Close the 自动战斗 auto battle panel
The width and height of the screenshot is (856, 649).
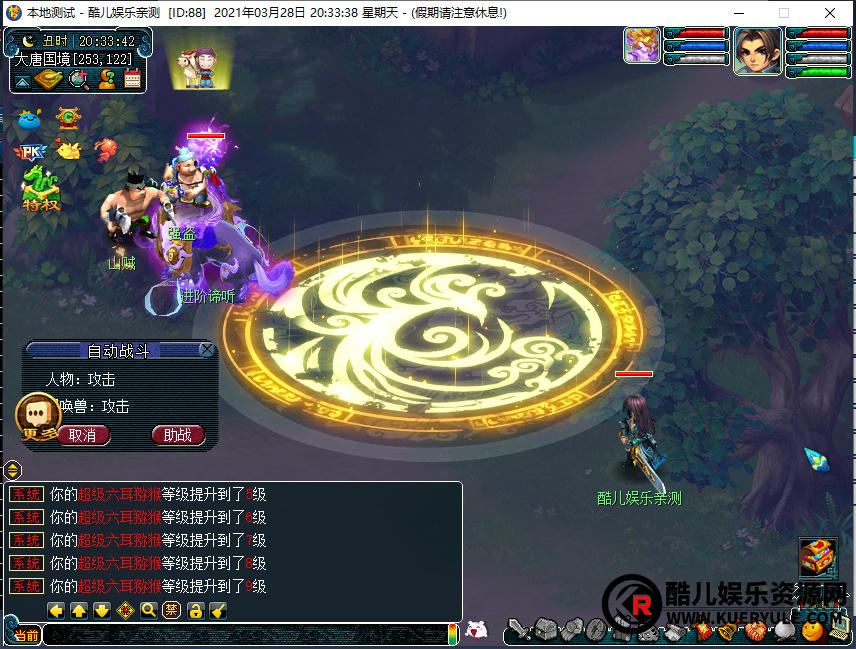click(206, 349)
